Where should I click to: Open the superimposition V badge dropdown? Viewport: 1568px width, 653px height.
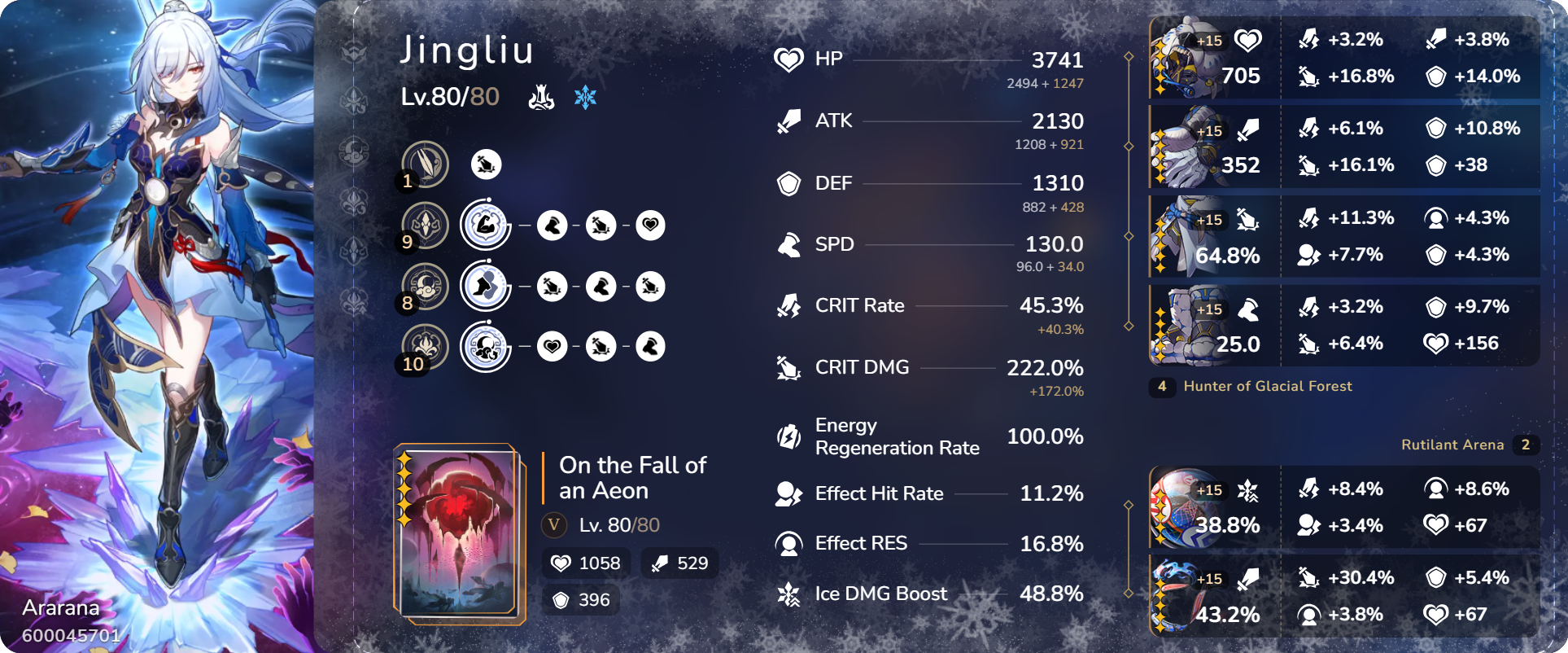coord(554,525)
